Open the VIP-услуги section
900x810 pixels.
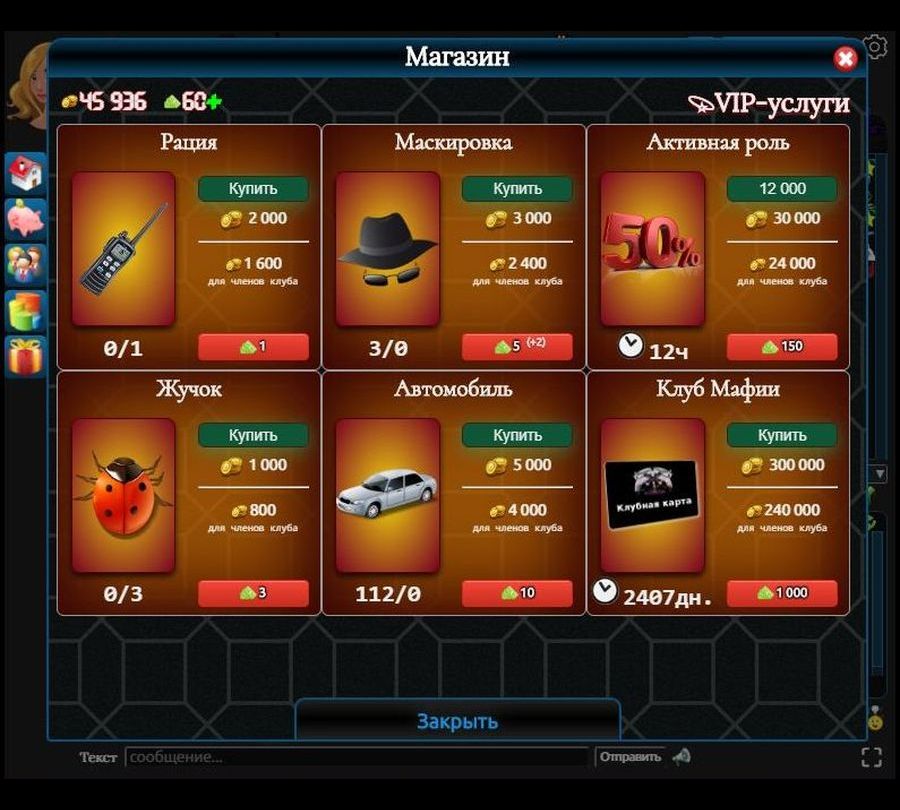(768, 103)
